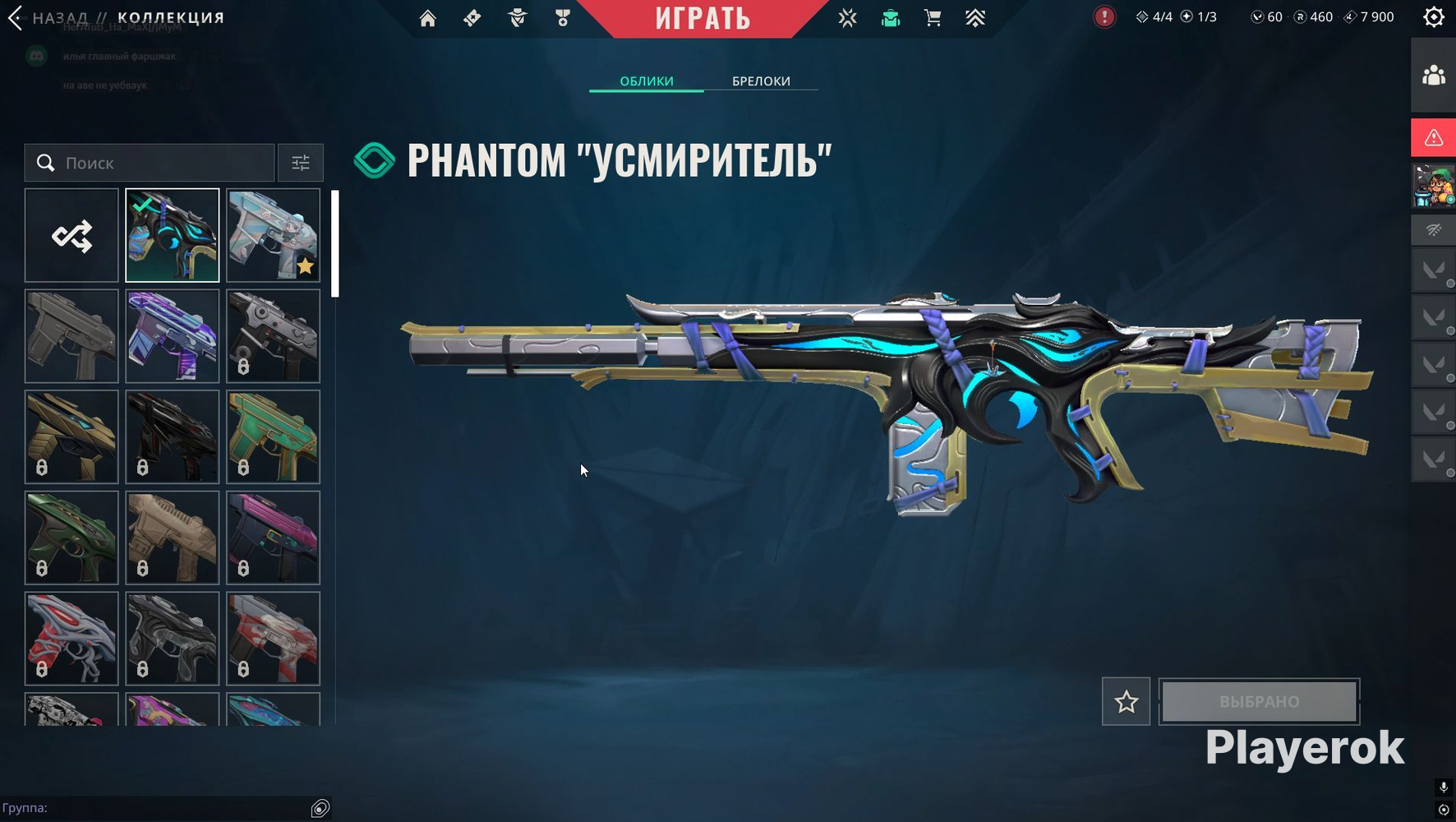The height and width of the screenshot is (822, 1456).
Task: Open the settings gear
Action: tap(1434, 17)
